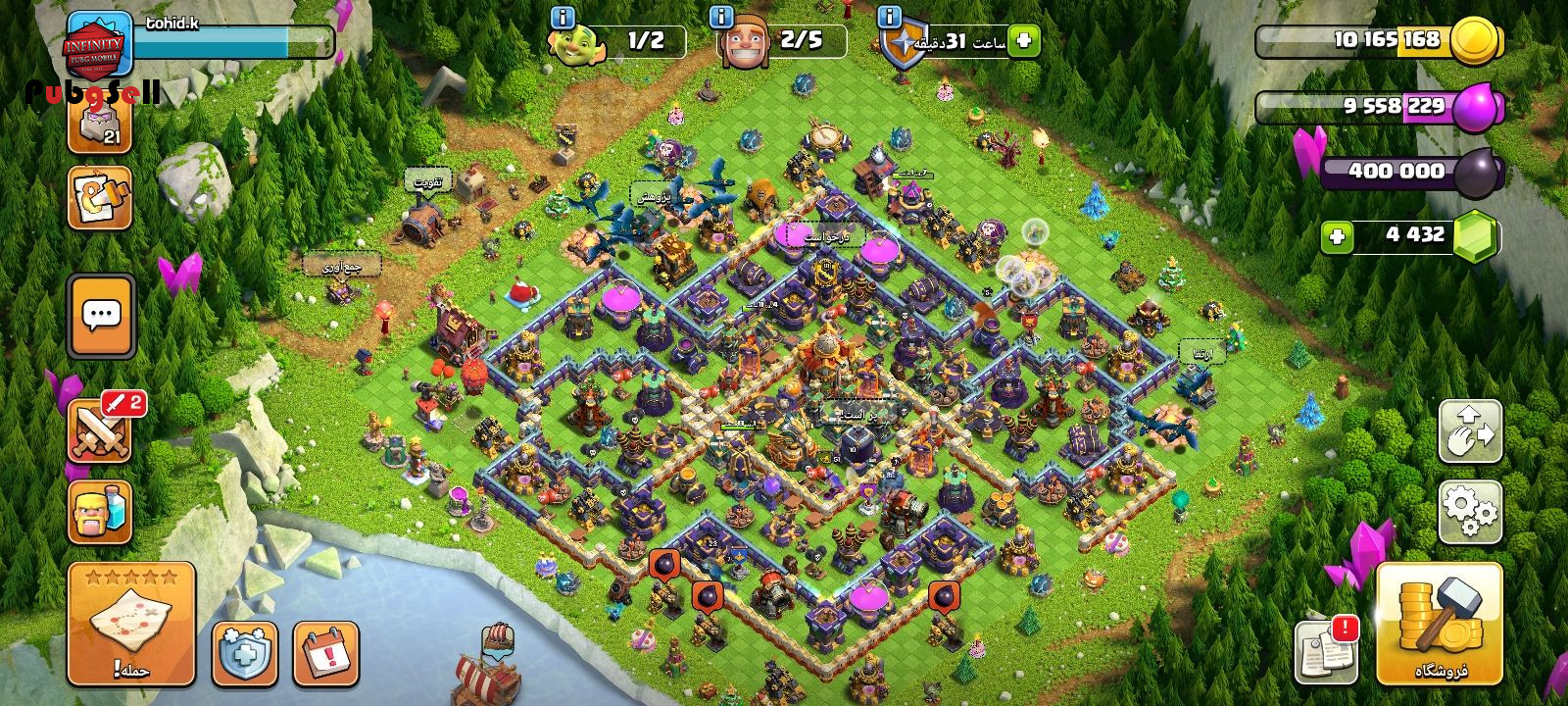Open the village layout editor button

coord(1470,431)
